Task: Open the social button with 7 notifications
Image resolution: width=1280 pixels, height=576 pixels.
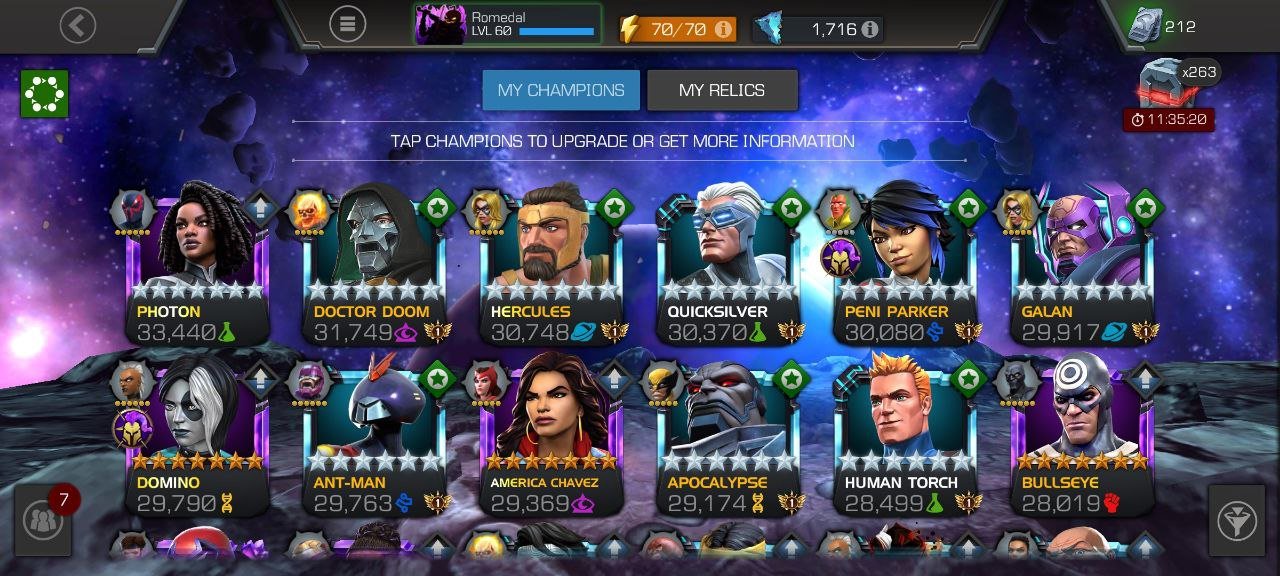Action: (43, 520)
